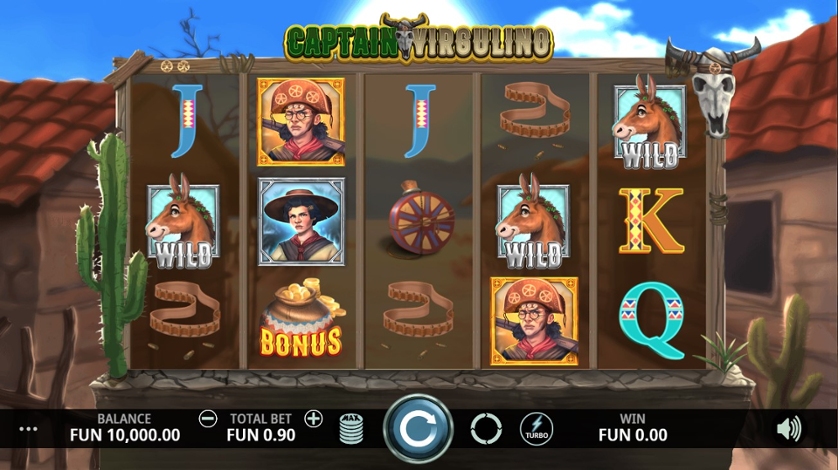Decrease total bet with the minus button
838x470 pixels.
208,419
